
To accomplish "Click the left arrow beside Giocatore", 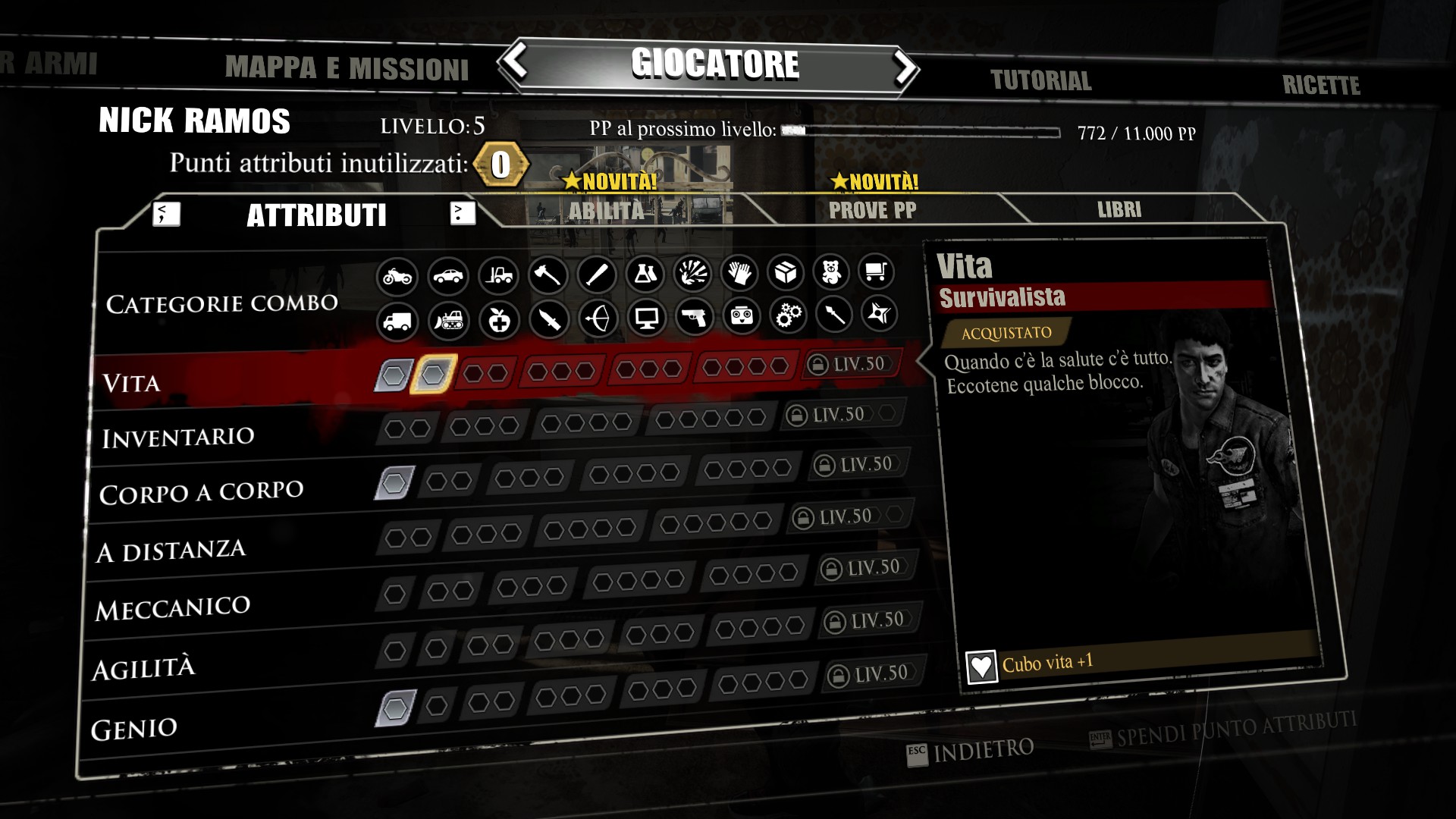I will coord(516,61).
